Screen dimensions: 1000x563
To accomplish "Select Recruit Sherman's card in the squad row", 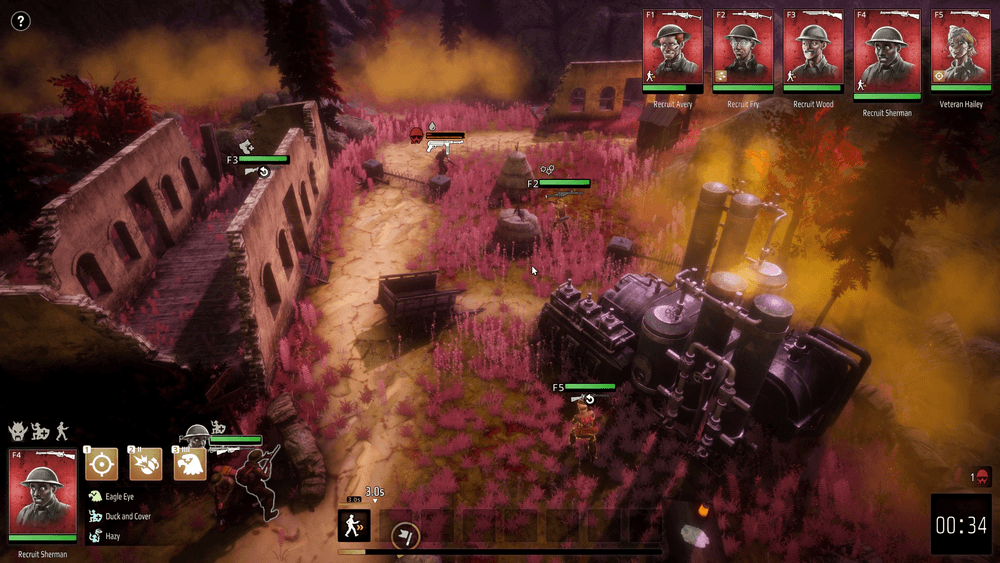I will pos(884,52).
